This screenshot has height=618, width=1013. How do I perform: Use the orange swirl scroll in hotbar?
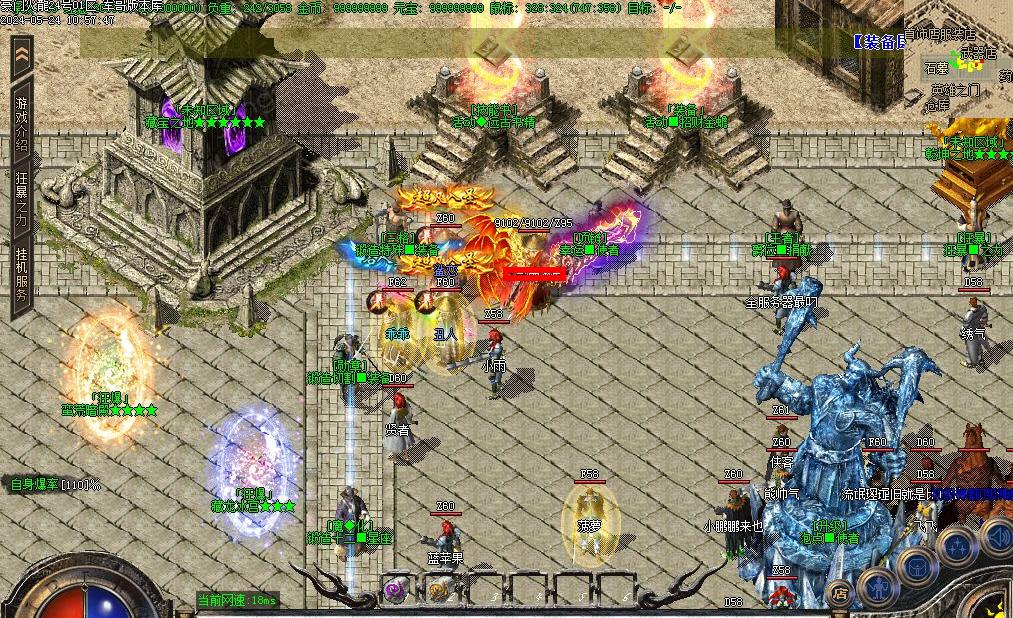438,590
